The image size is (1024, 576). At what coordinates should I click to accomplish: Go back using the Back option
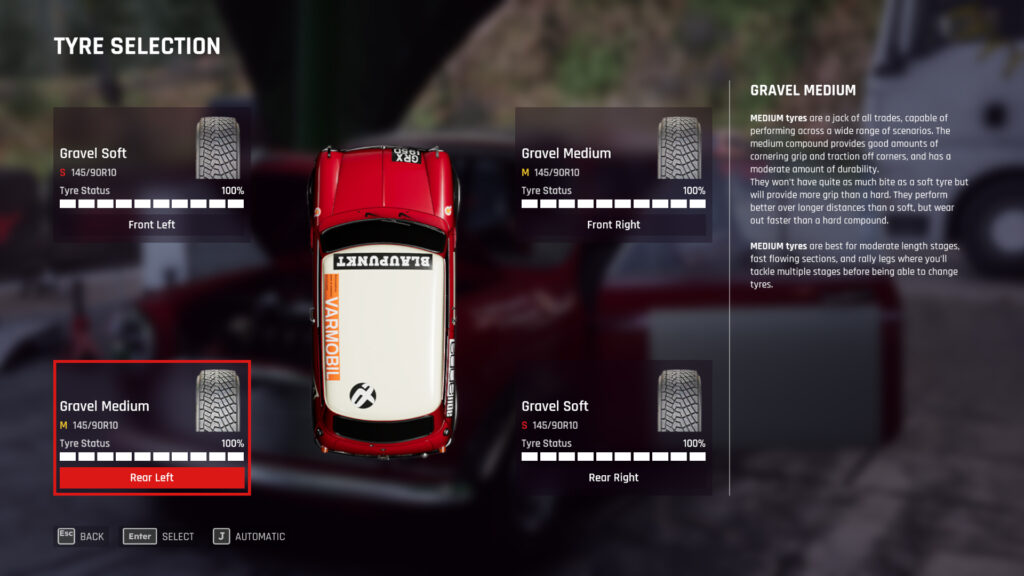80,537
